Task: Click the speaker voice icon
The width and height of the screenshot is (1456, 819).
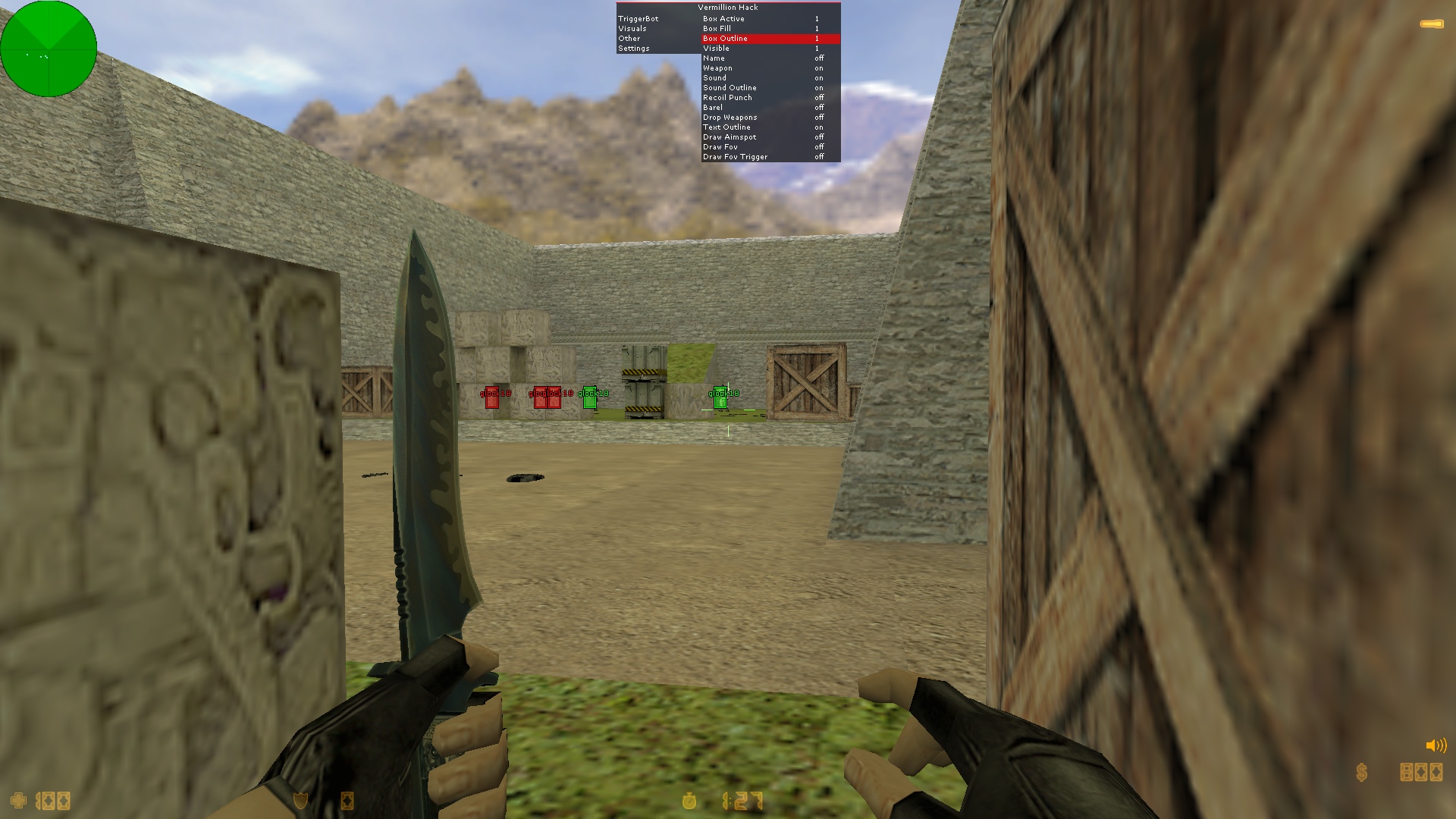Action: [x=1436, y=745]
